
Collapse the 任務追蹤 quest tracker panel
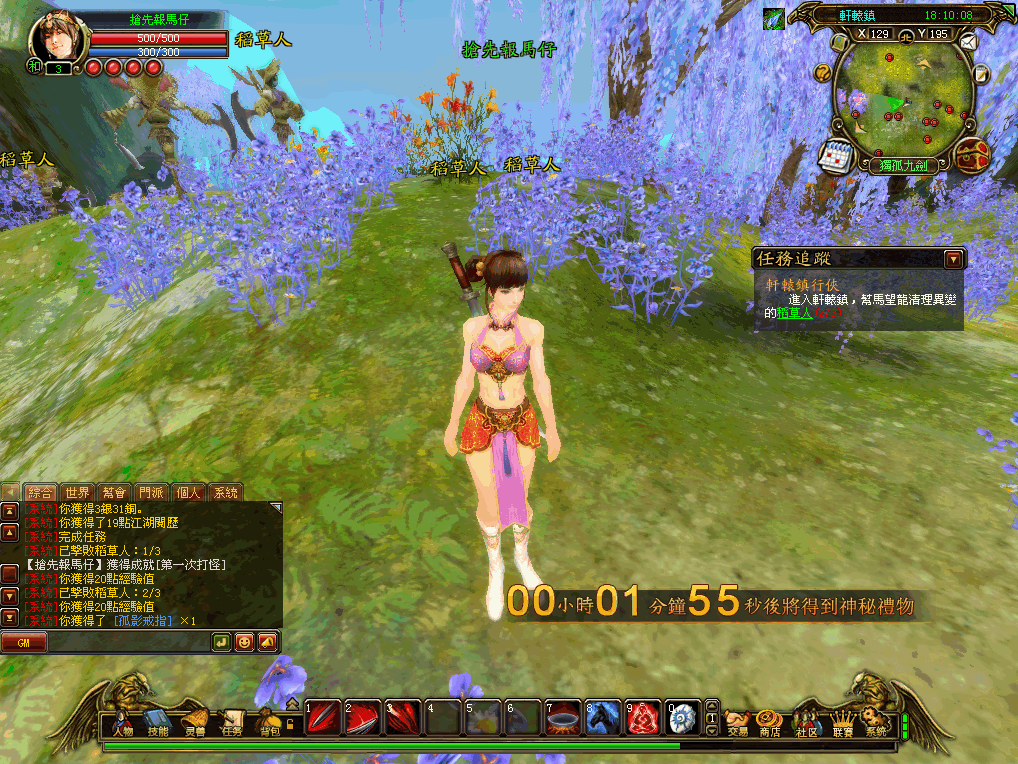(x=953, y=259)
